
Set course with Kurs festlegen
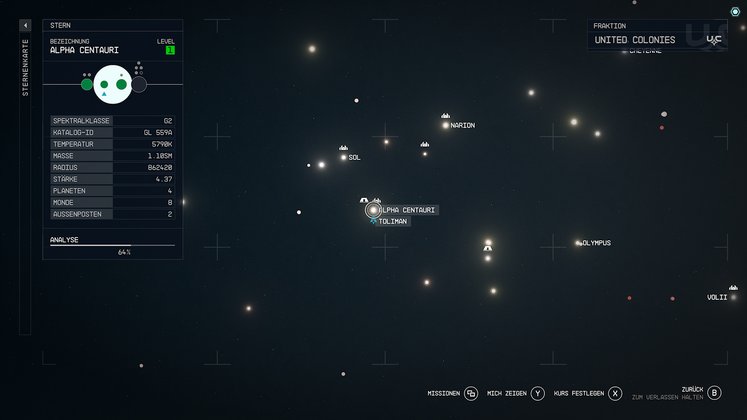tap(615, 394)
